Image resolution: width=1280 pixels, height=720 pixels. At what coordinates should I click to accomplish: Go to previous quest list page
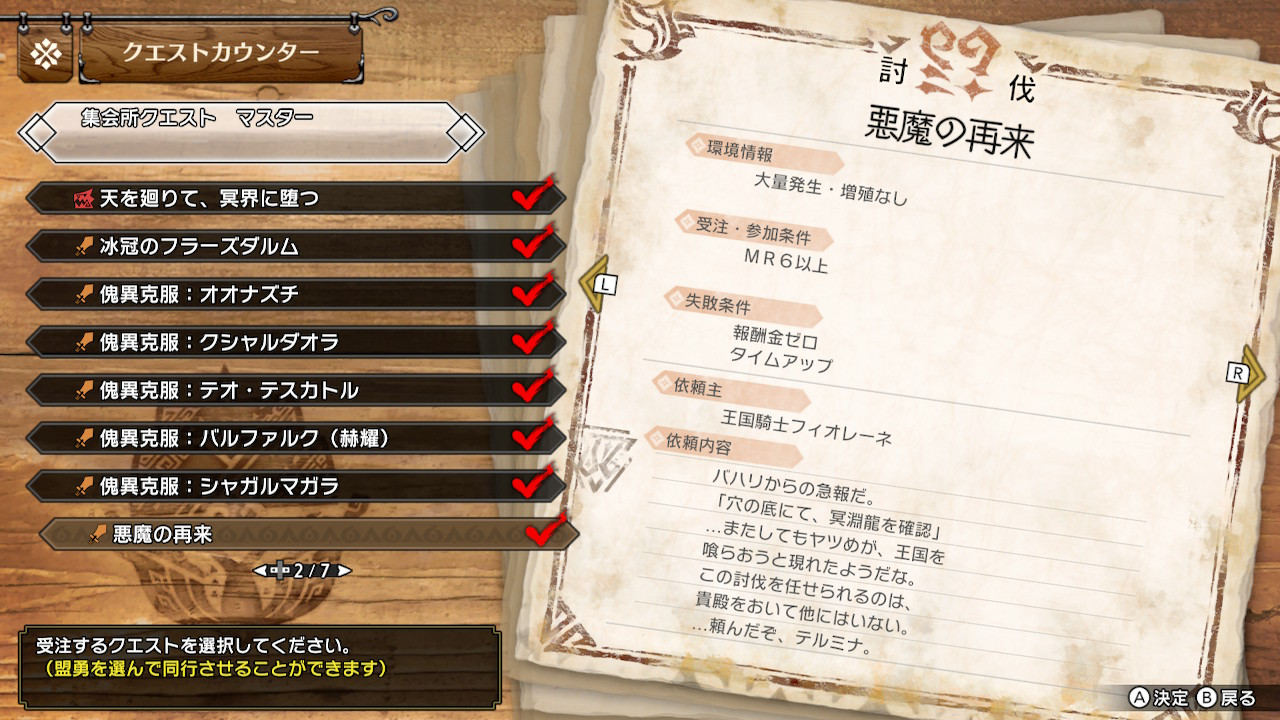click(x=259, y=571)
